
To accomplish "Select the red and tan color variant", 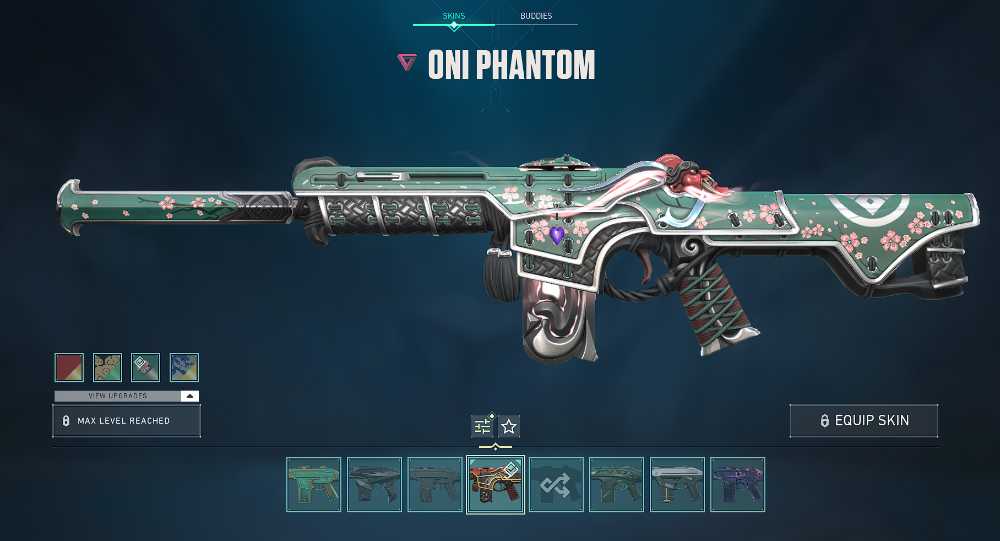I will coord(69,367).
